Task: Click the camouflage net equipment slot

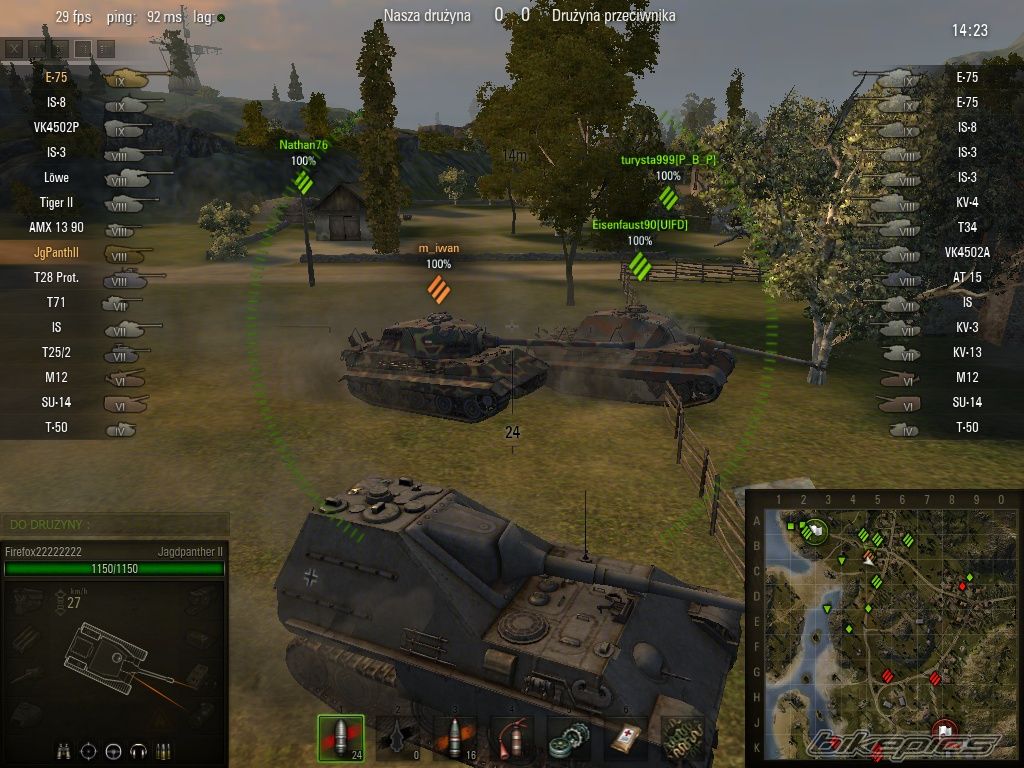Action: (x=683, y=738)
